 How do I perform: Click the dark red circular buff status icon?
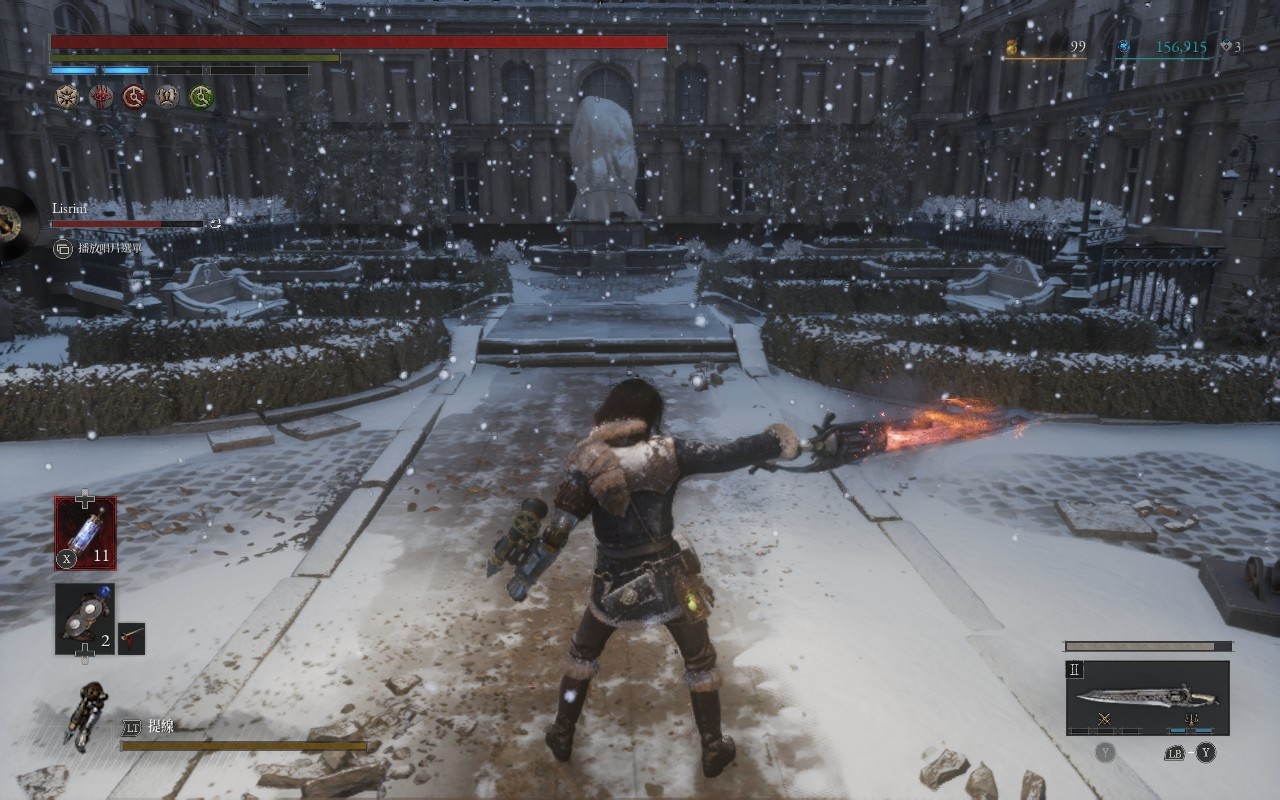click(134, 97)
